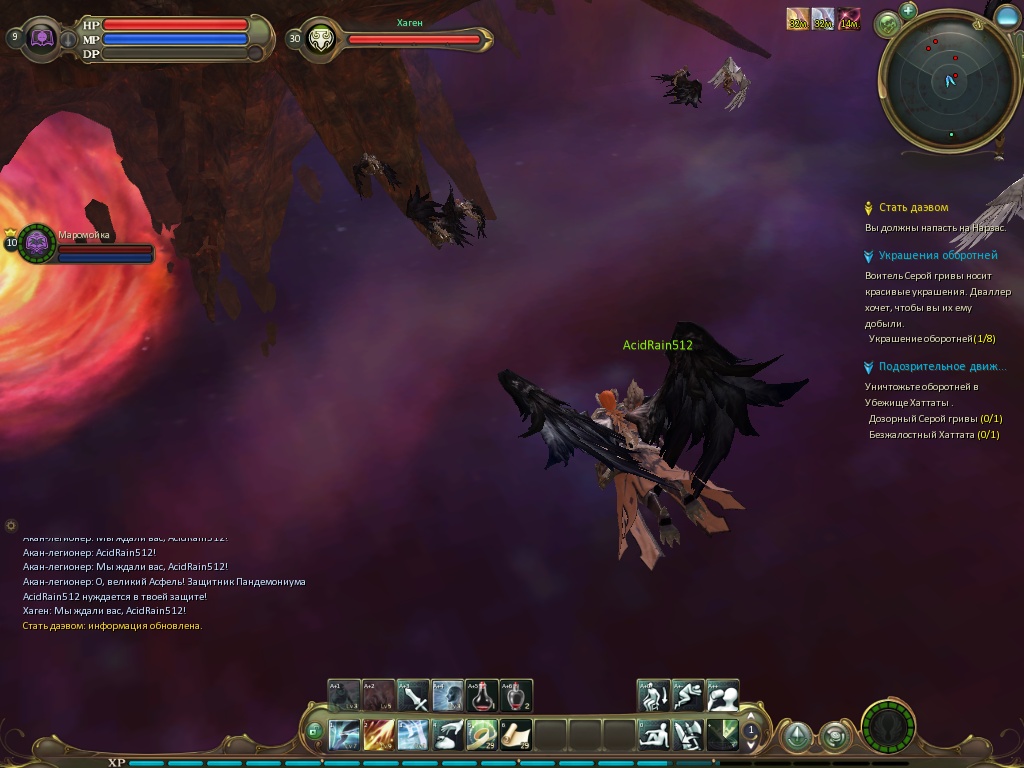Viewport: 1024px width, 768px height.
Task: Open the "Стать дэвом" quest tracker entry
Action: pyautogui.click(x=913, y=208)
